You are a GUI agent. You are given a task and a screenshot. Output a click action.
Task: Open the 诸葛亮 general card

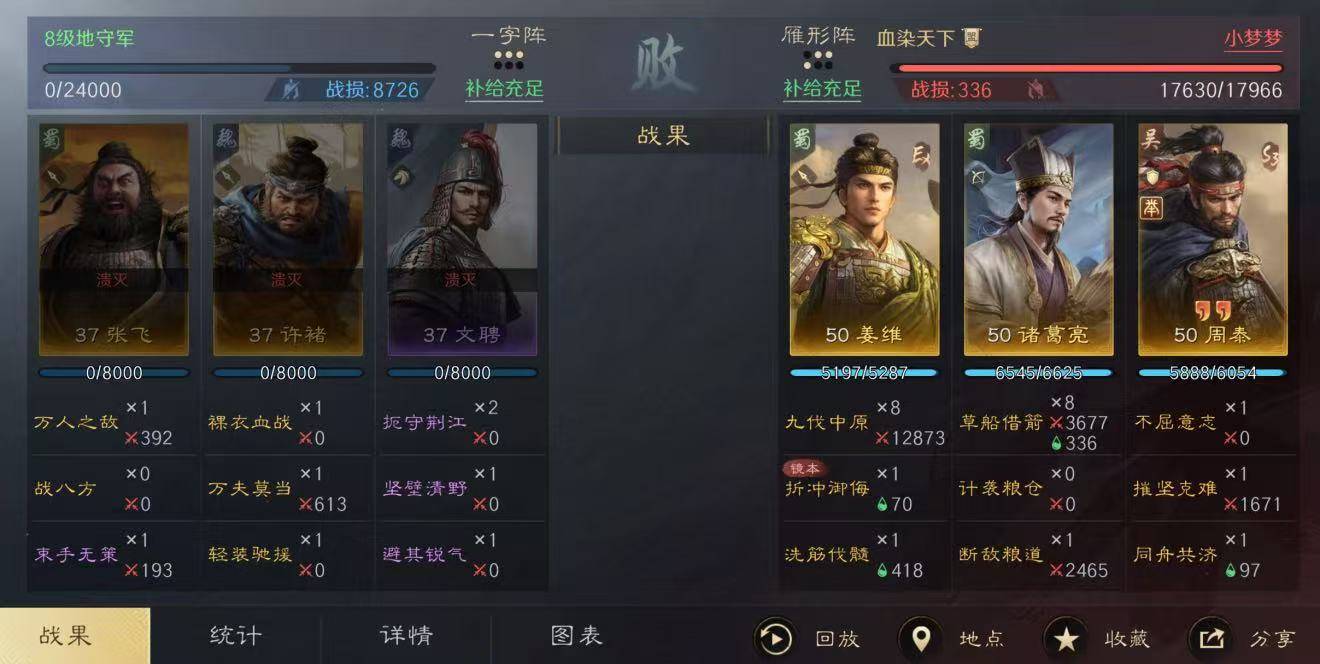1038,239
